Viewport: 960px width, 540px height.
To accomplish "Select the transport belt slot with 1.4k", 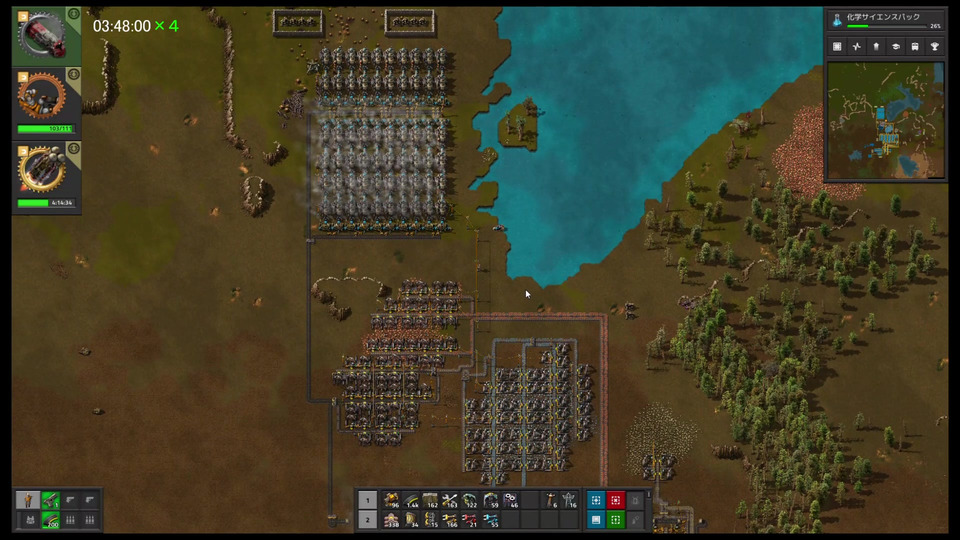I will 410,500.
